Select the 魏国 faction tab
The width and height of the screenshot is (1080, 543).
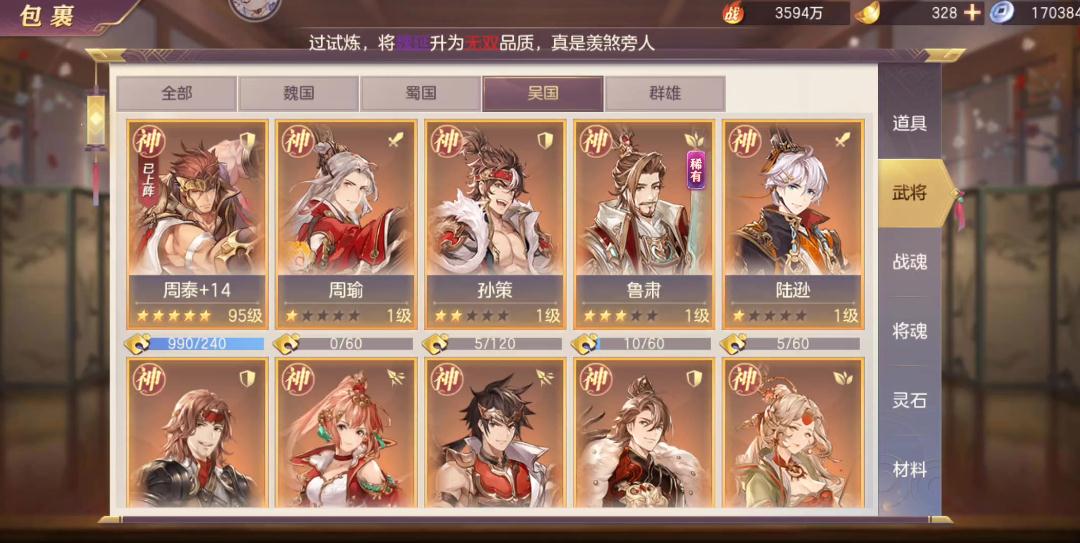pyautogui.click(x=298, y=94)
